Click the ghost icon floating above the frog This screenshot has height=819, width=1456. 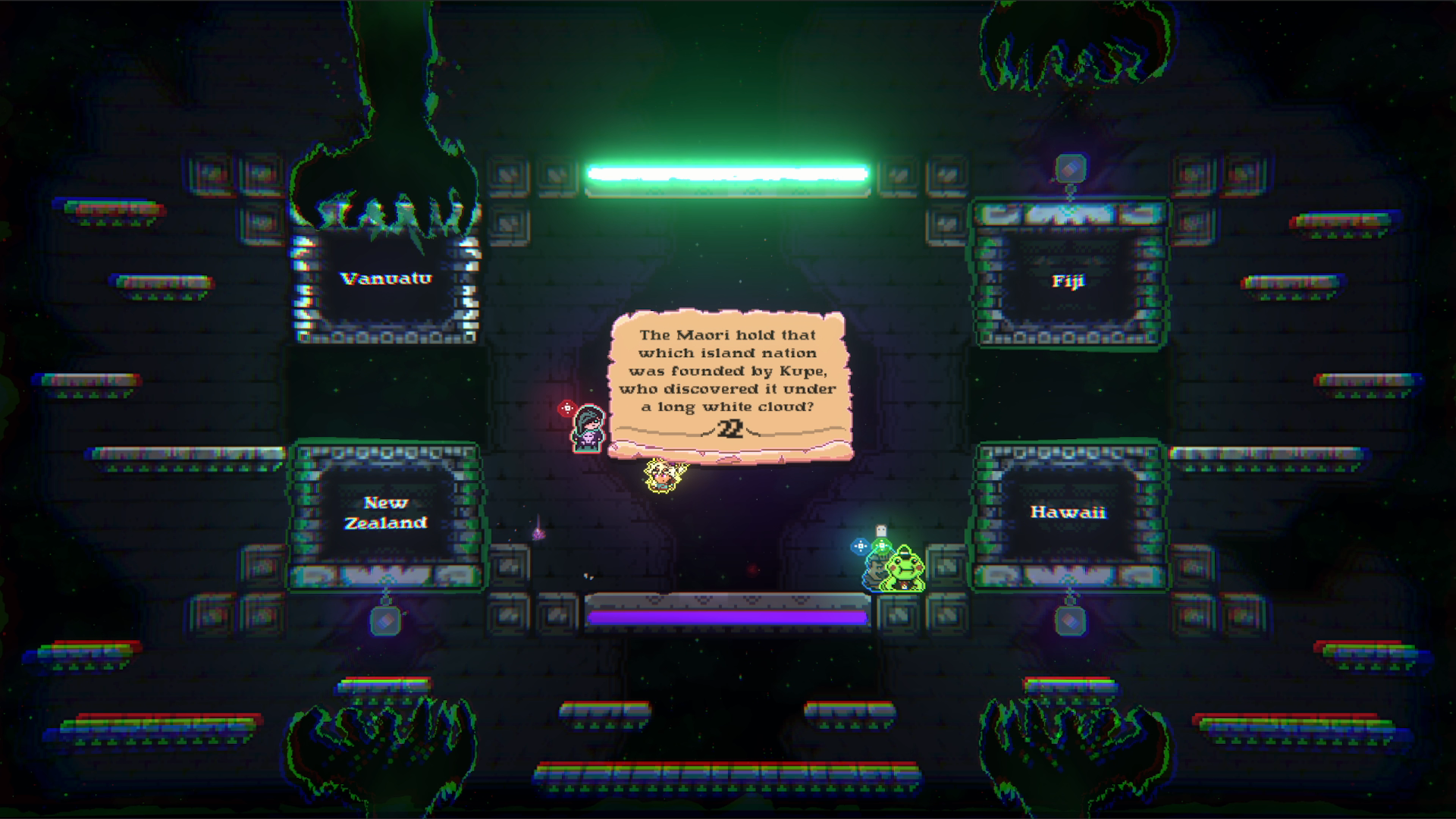click(x=881, y=529)
